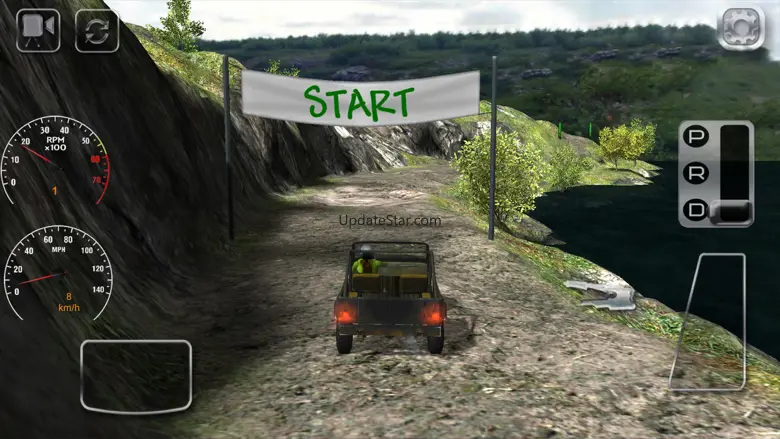Tap the brake pedal

[x=136, y=375]
